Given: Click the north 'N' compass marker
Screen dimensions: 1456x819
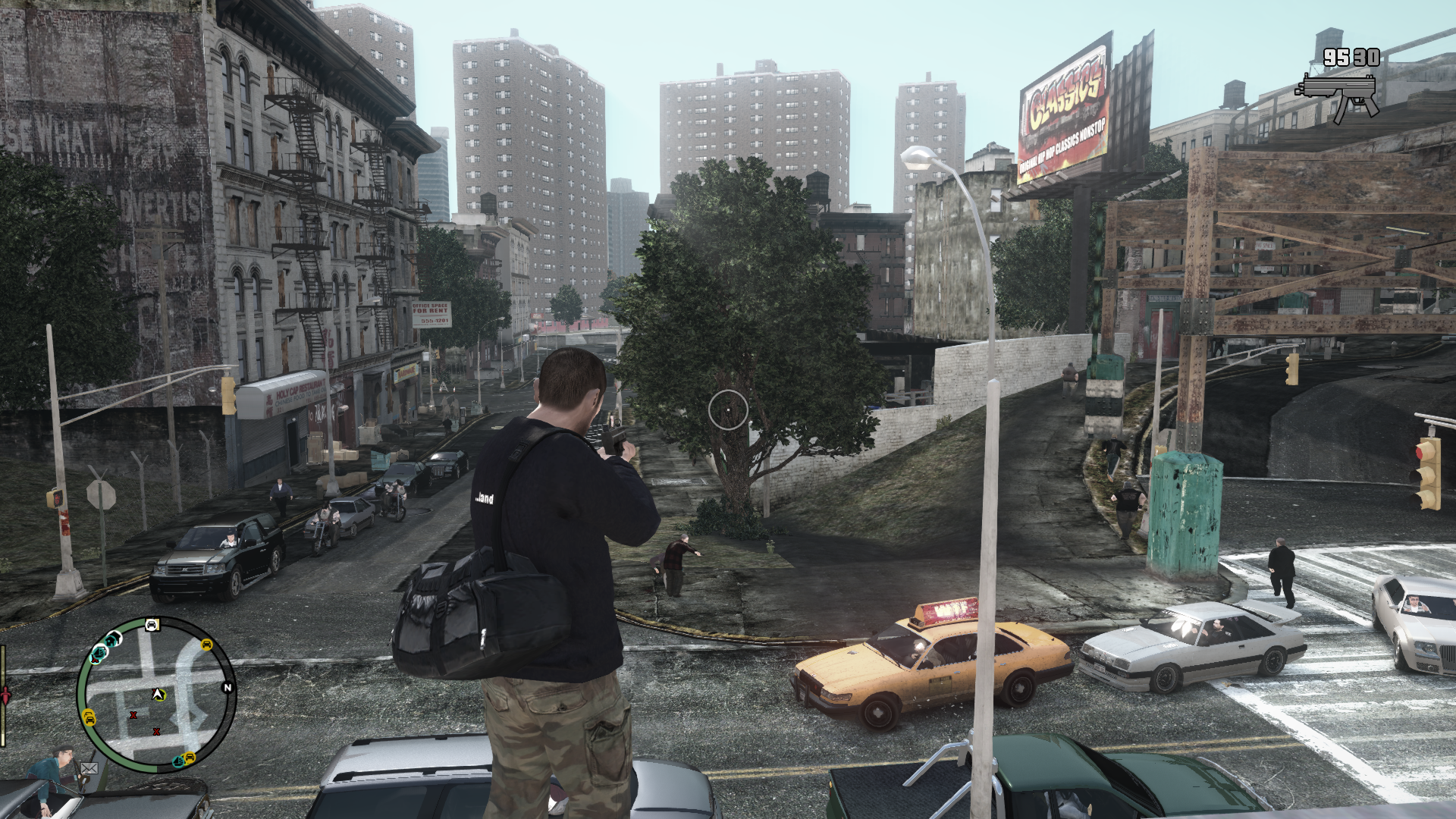Looking at the screenshot, I should 227,688.
